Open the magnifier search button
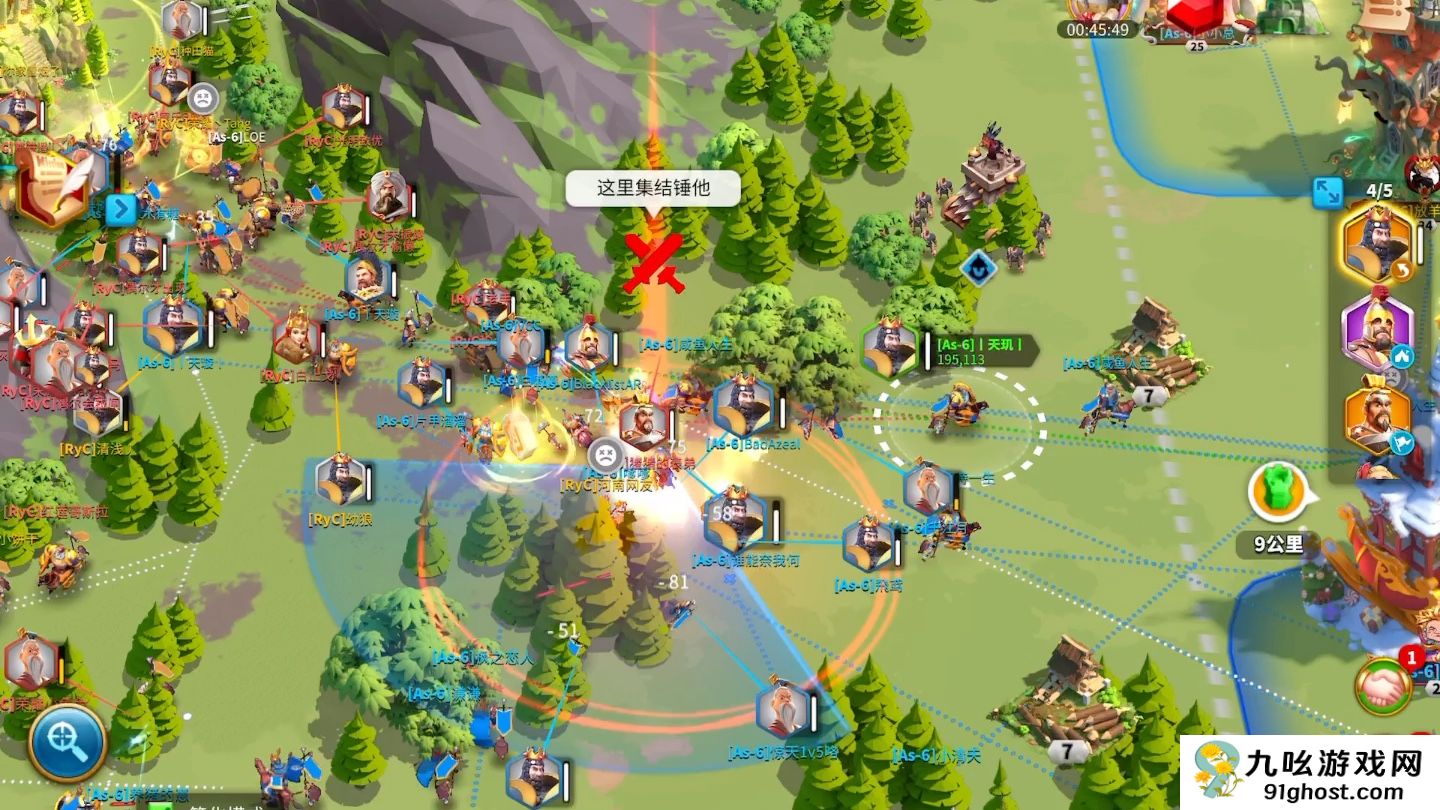The width and height of the screenshot is (1440, 810). point(66,743)
